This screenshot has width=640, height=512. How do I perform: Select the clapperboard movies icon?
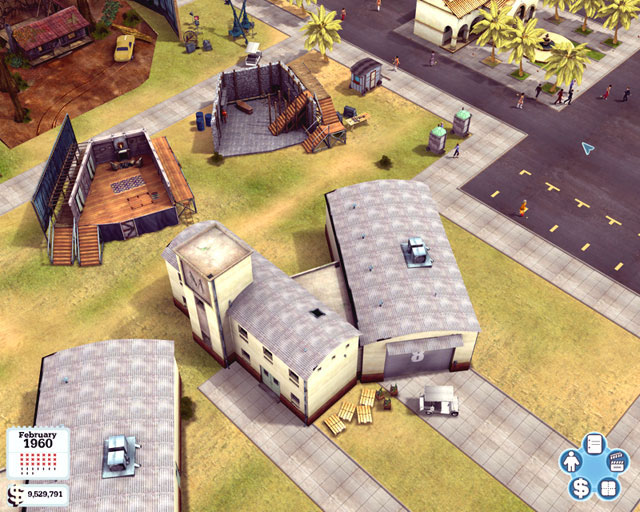(617, 463)
